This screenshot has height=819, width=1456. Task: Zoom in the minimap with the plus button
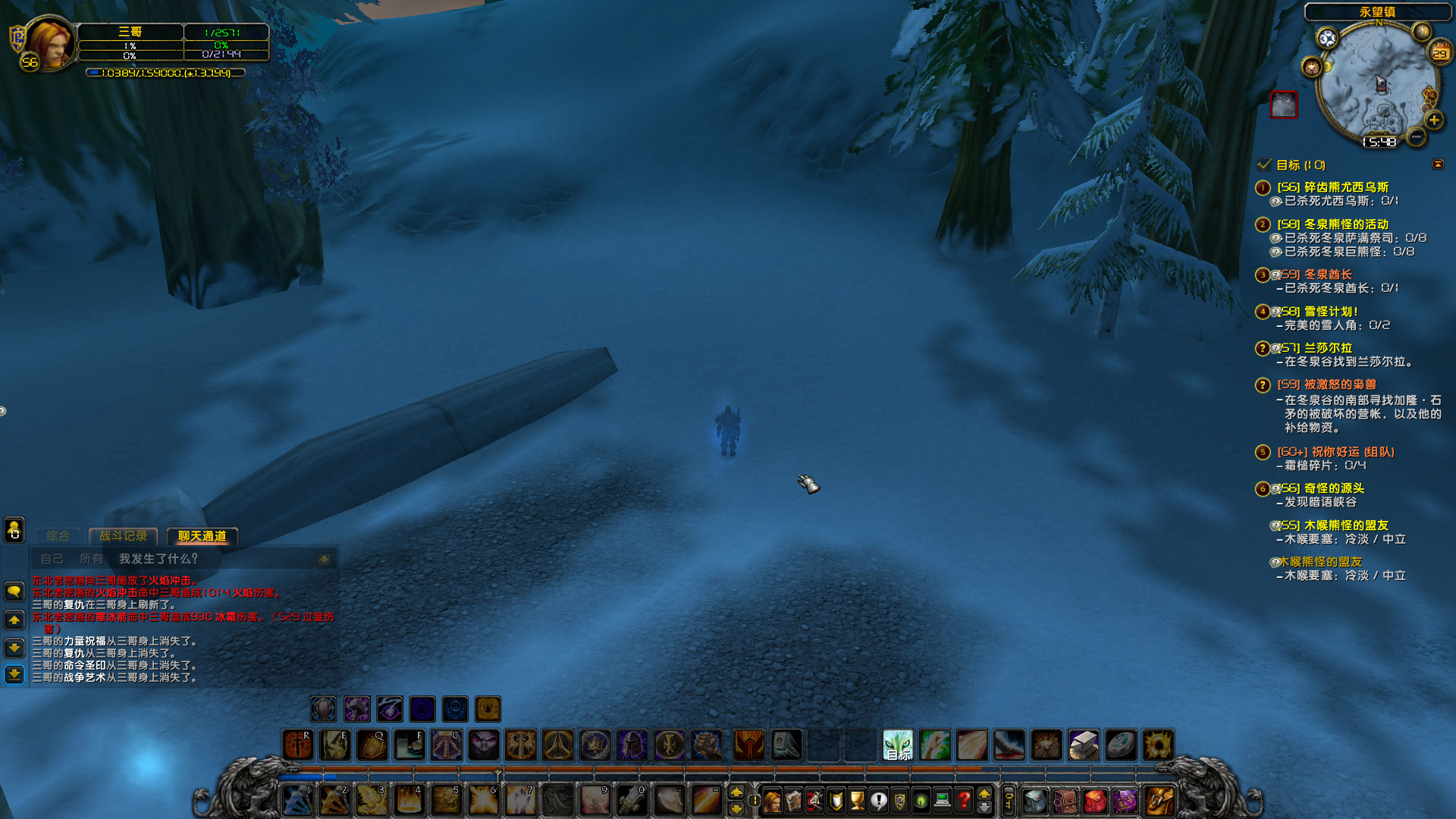1434,120
